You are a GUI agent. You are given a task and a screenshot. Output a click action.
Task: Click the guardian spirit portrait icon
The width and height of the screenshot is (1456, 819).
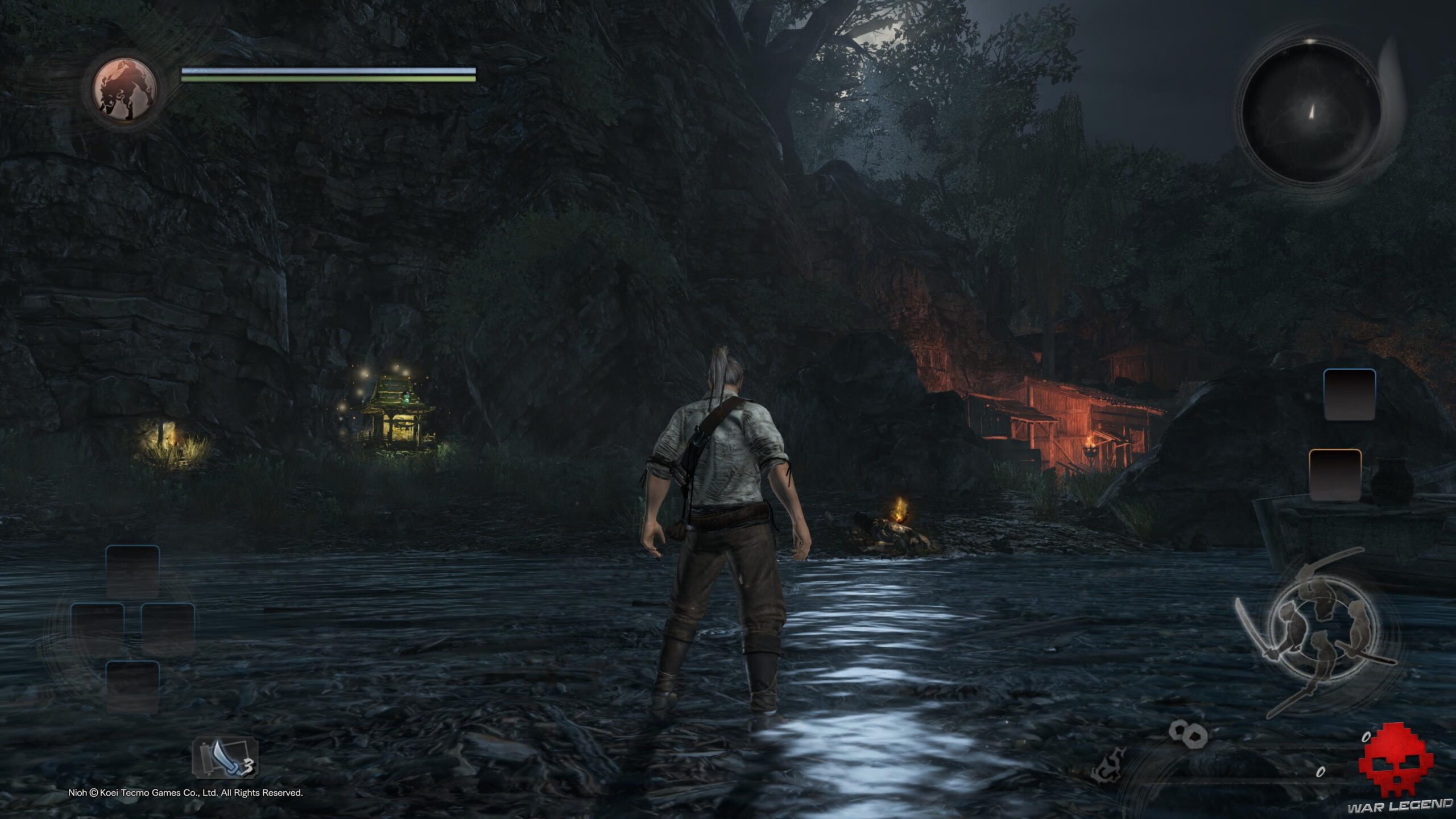(125, 90)
